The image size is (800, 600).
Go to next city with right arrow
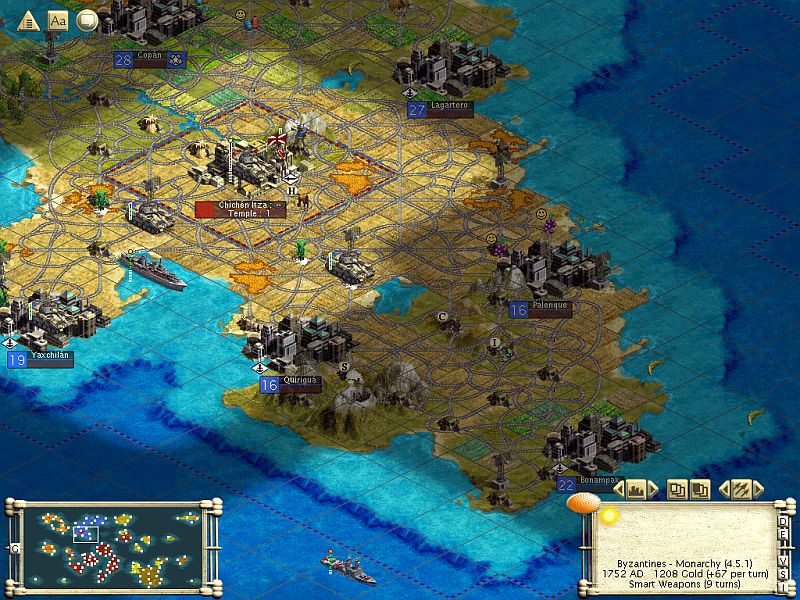point(655,489)
